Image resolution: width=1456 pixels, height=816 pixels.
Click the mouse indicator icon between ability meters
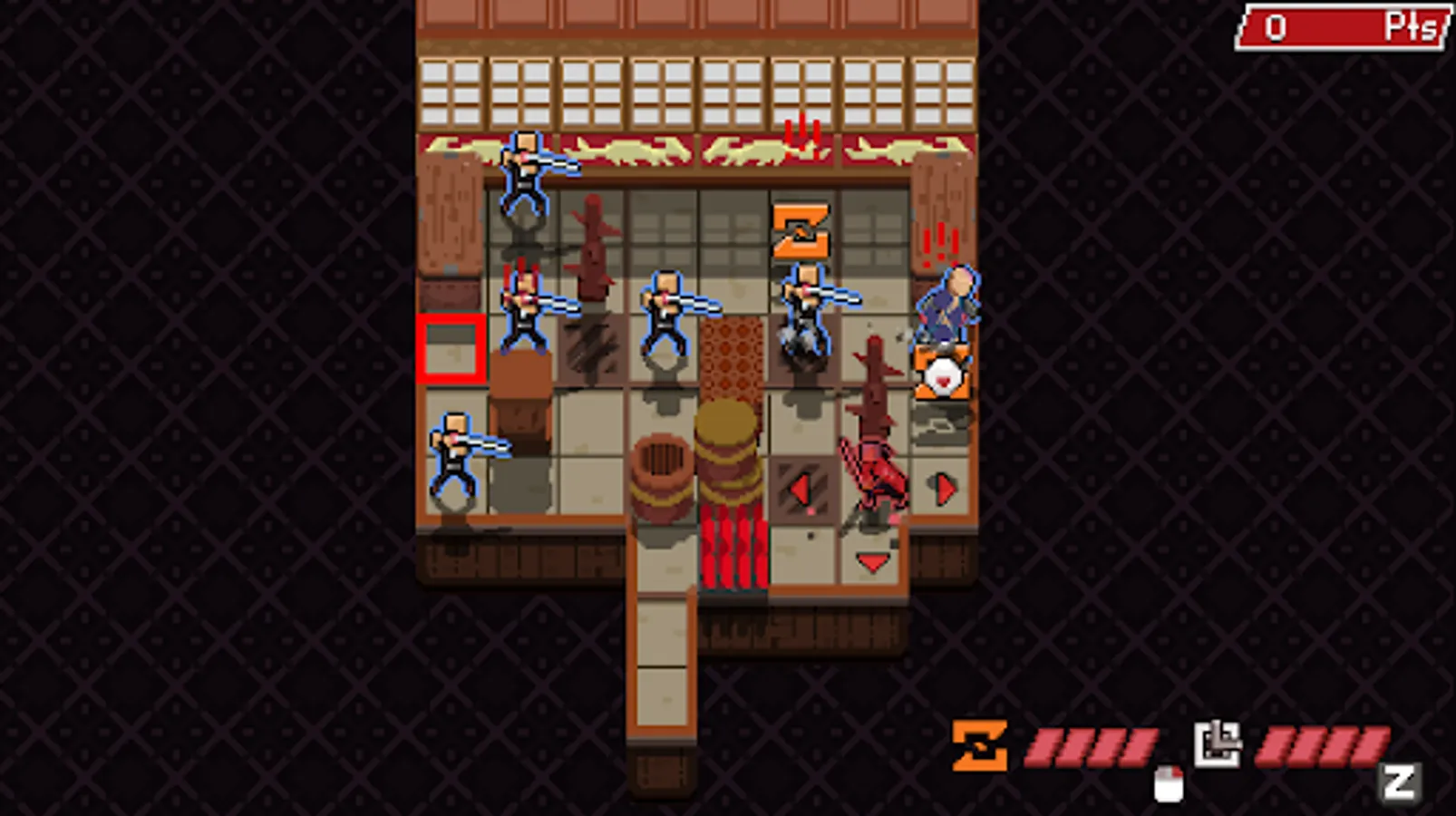click(x=1170, y=782)
